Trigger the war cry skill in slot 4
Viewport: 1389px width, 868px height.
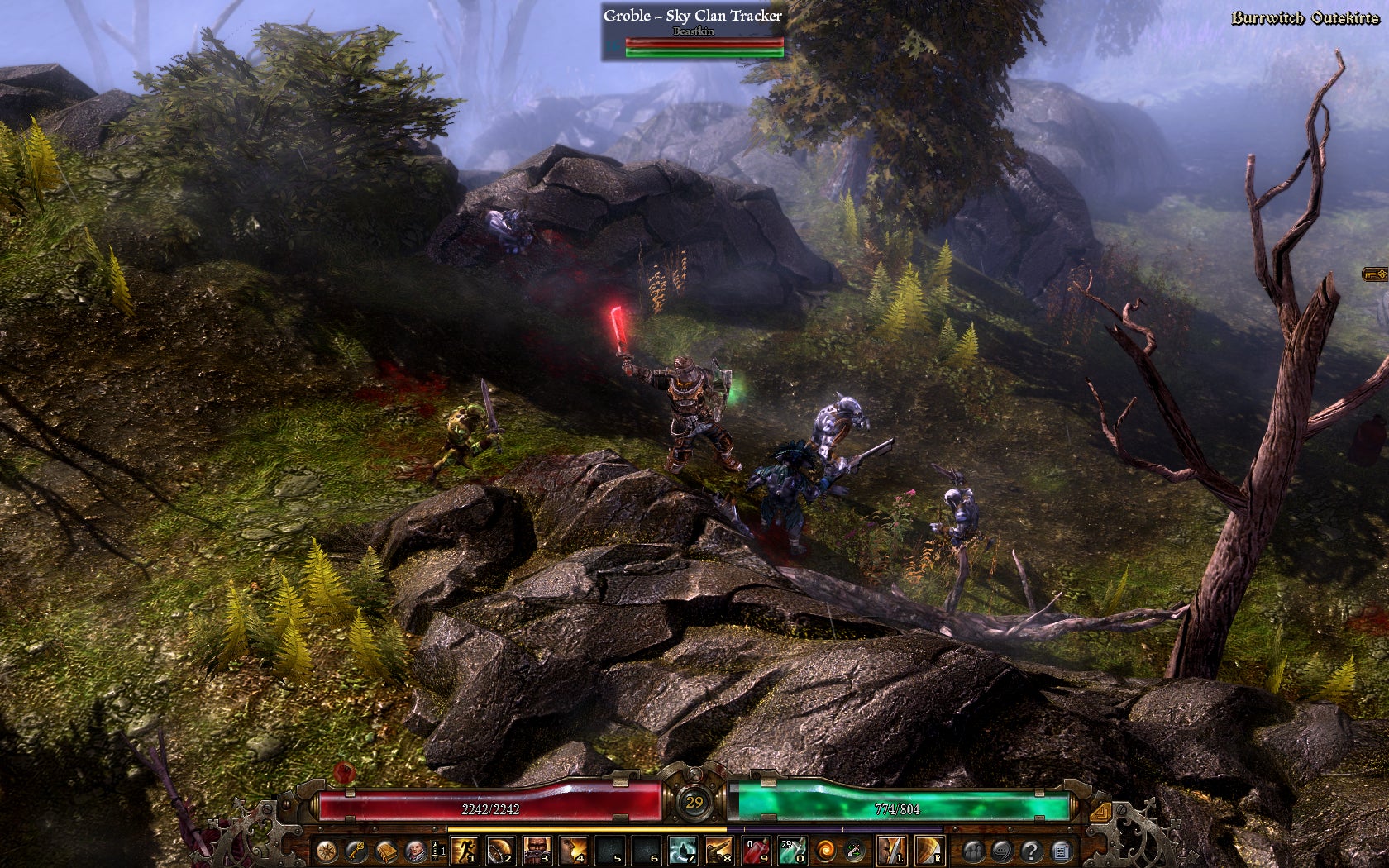(x=574, y=851)
